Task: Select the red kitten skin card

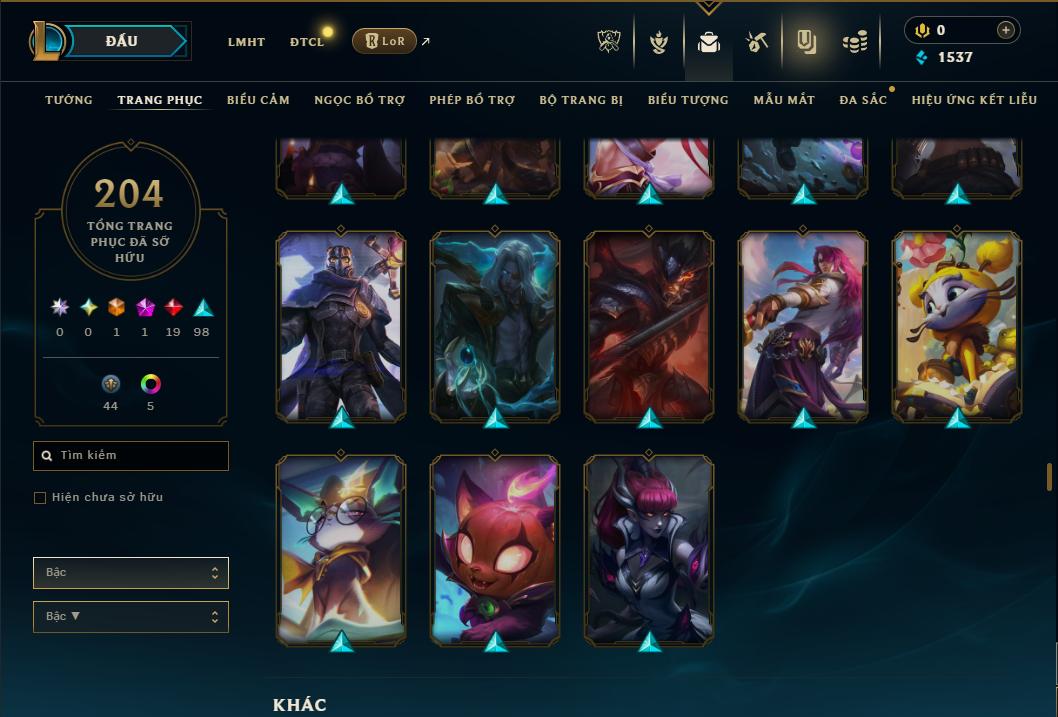Action: point(495,549)
